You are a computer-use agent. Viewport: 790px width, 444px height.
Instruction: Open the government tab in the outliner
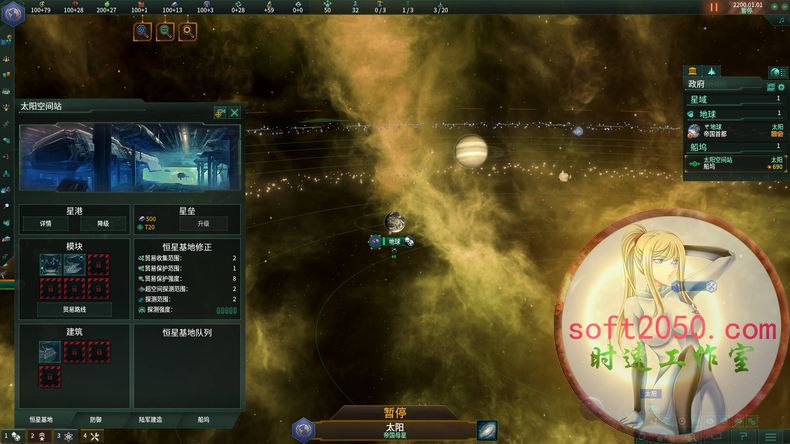click(693, 72)
